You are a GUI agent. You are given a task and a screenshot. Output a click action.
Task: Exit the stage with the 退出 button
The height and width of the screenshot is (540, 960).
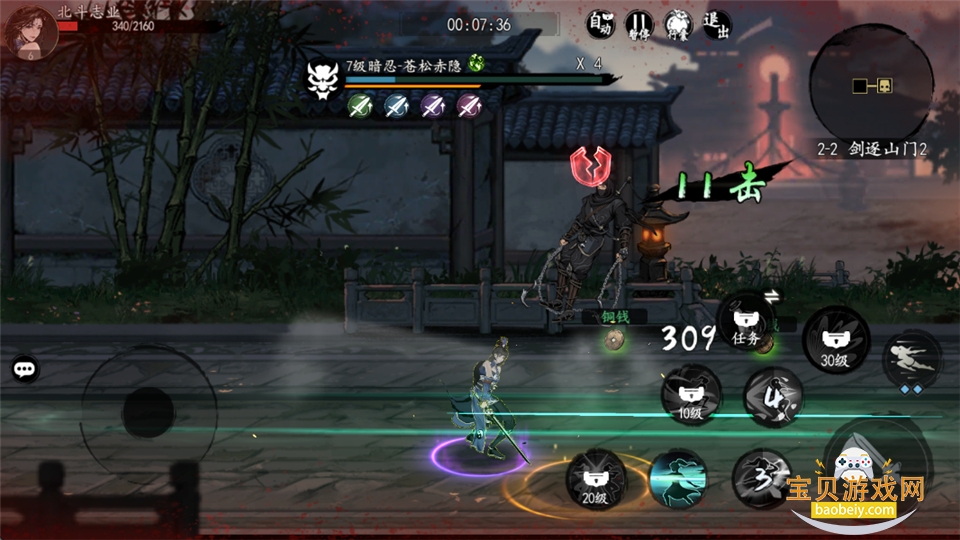click(x=715, y=24)
